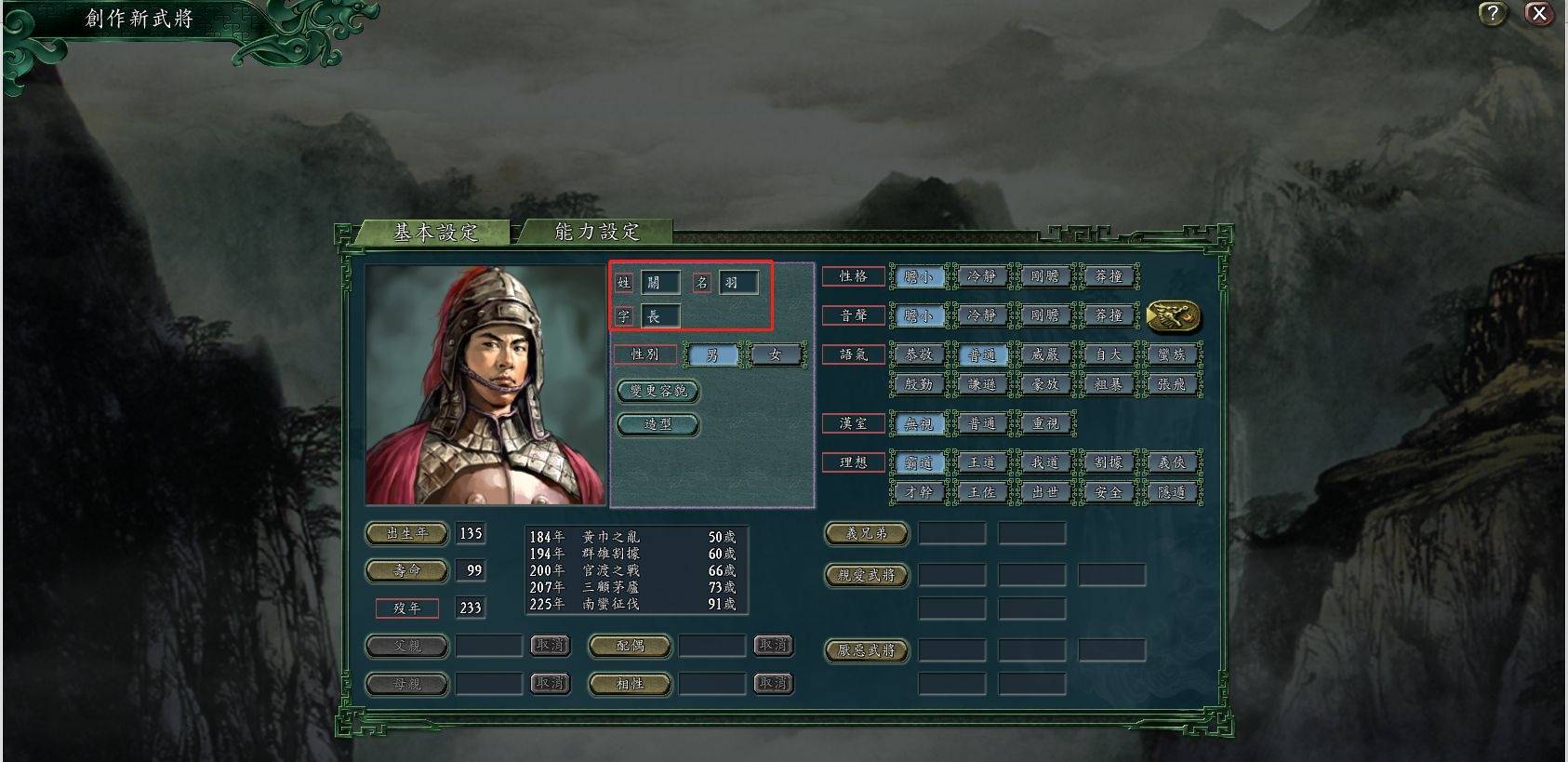1568x762 pixels.
Task: Switch to the 能力設定 tab
Action: click(x=596, y=233)
